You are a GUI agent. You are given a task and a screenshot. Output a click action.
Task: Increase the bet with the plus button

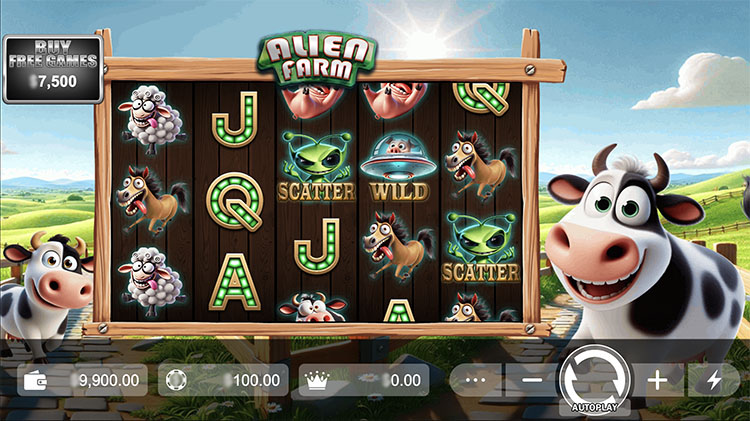(x=657, y=380)
